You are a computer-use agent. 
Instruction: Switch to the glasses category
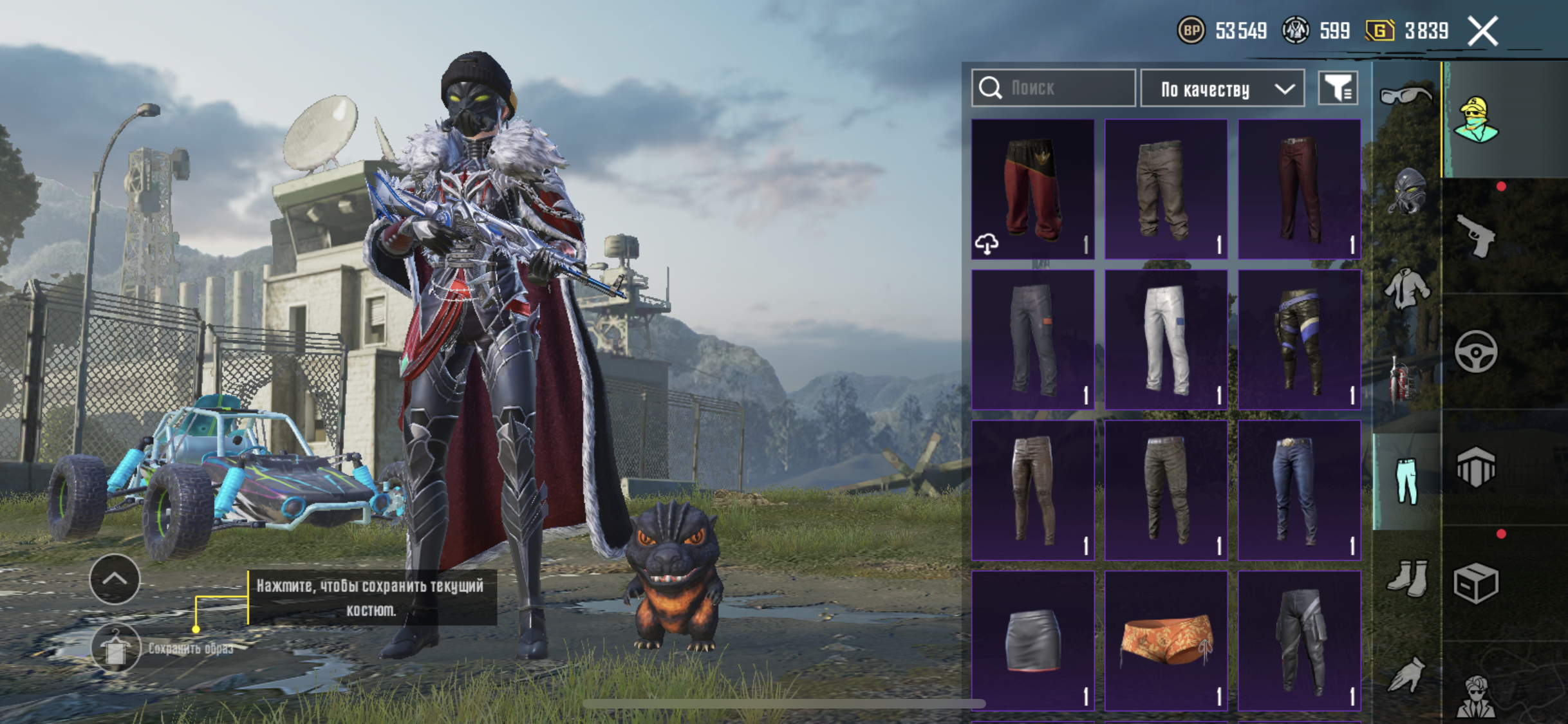click(1406, 96)
